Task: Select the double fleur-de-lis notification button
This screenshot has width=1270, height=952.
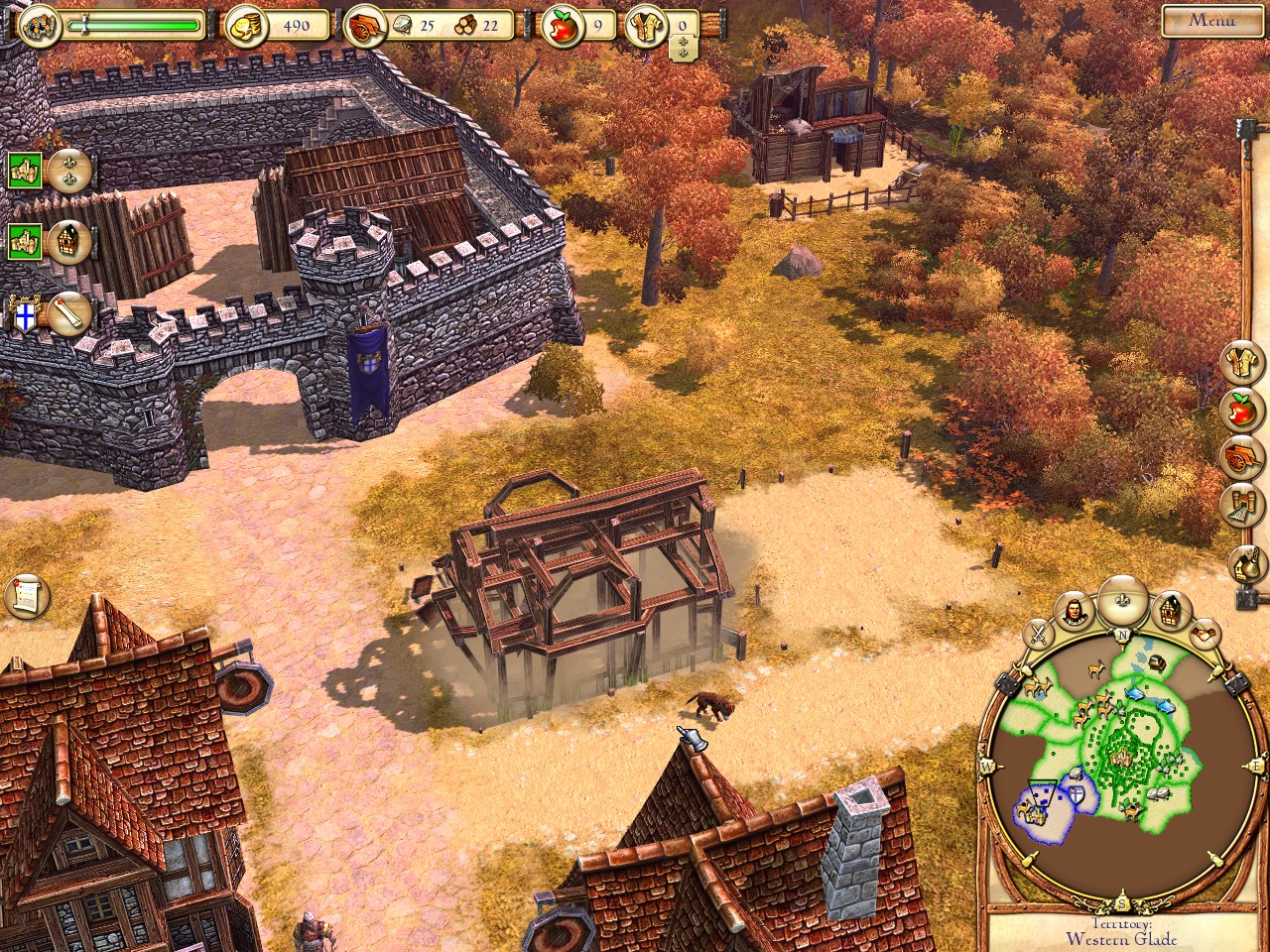Action: 69,171
